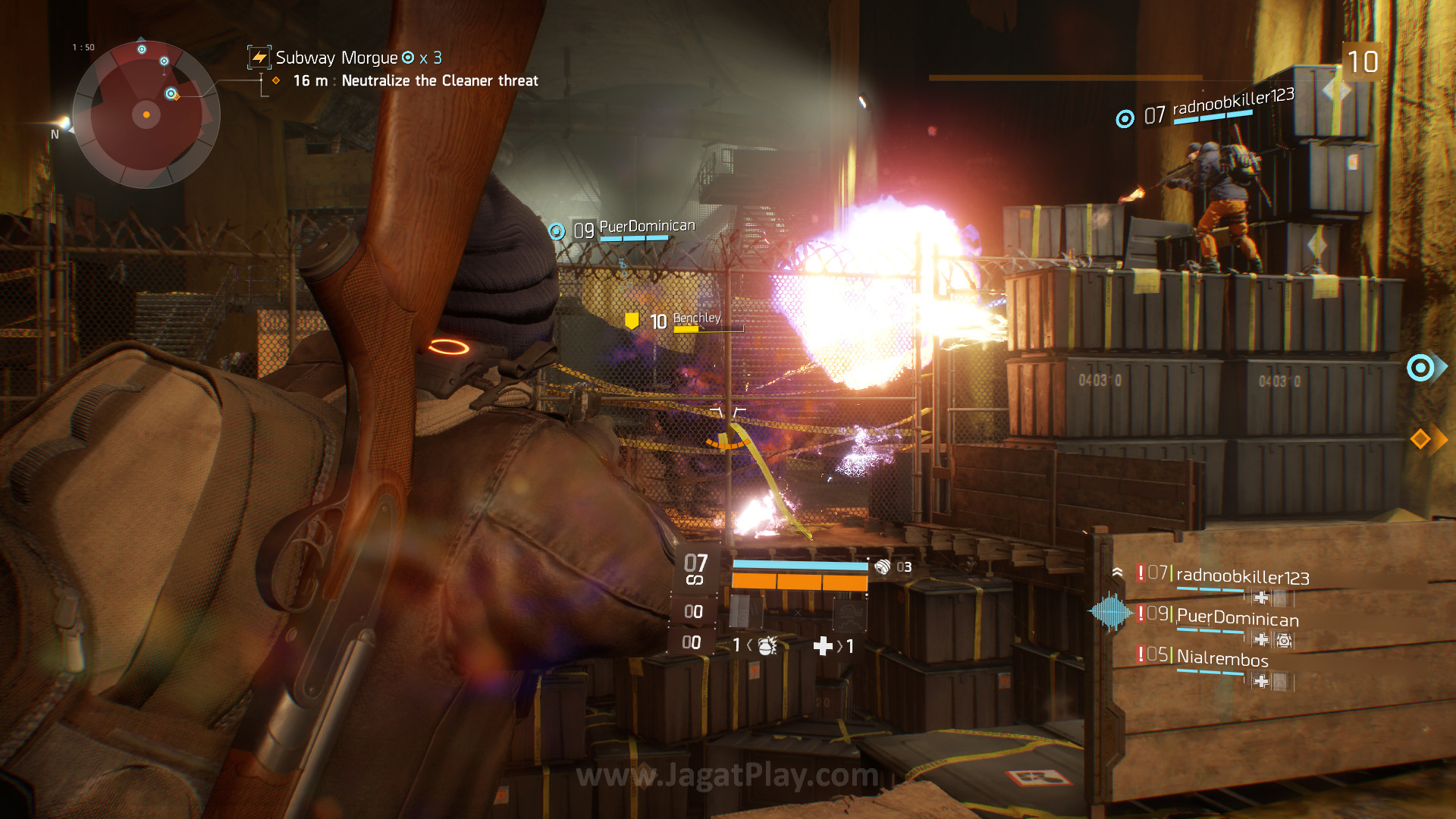Use the medkit cross icon
The image size is (1456, 819).
823,645
